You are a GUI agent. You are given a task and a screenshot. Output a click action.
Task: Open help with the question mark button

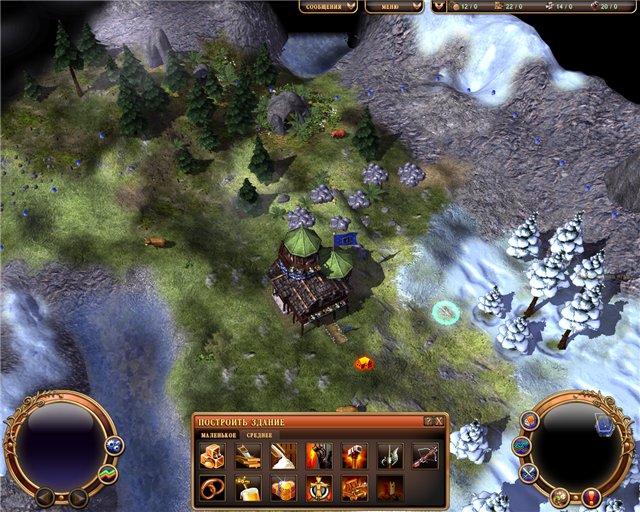[428, 421]
